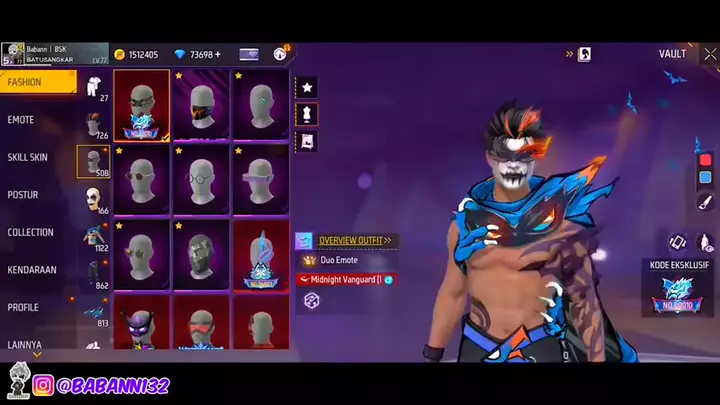Select the Duo Emote entry
720x405 pixels.
[340, 260]
